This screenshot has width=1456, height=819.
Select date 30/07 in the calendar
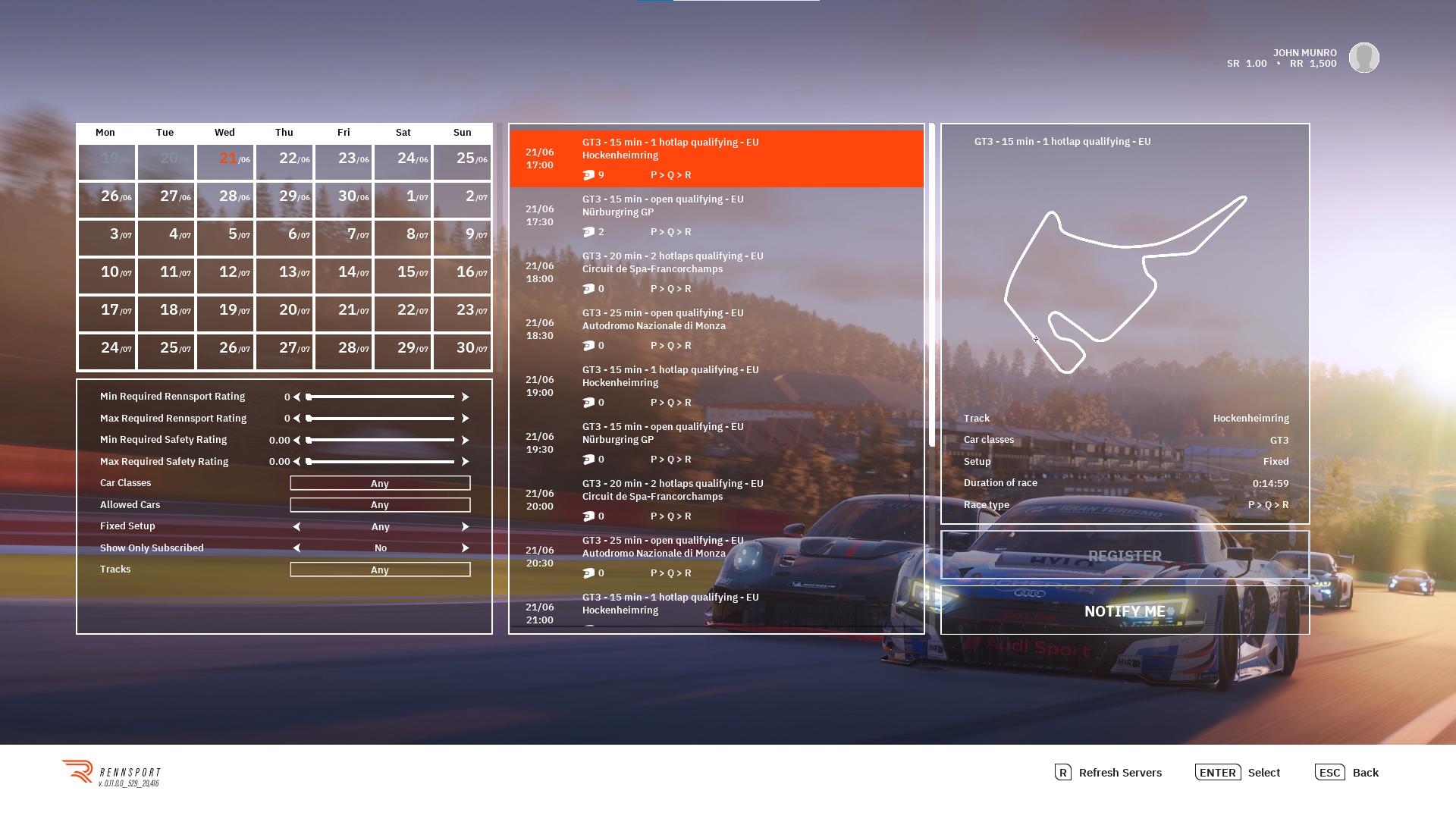coord(462,351)
